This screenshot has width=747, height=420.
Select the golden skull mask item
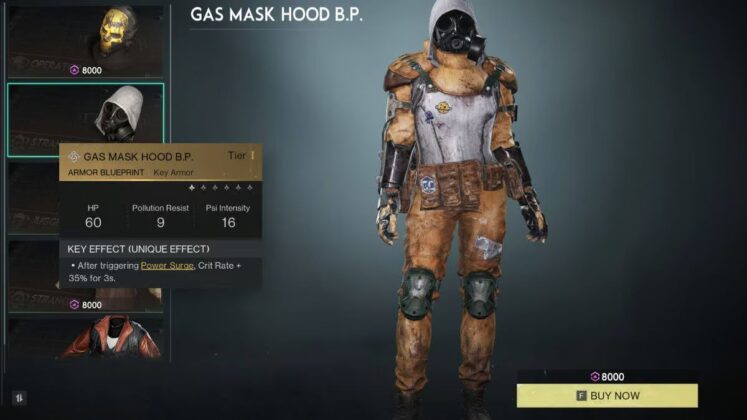pos(86,38)
